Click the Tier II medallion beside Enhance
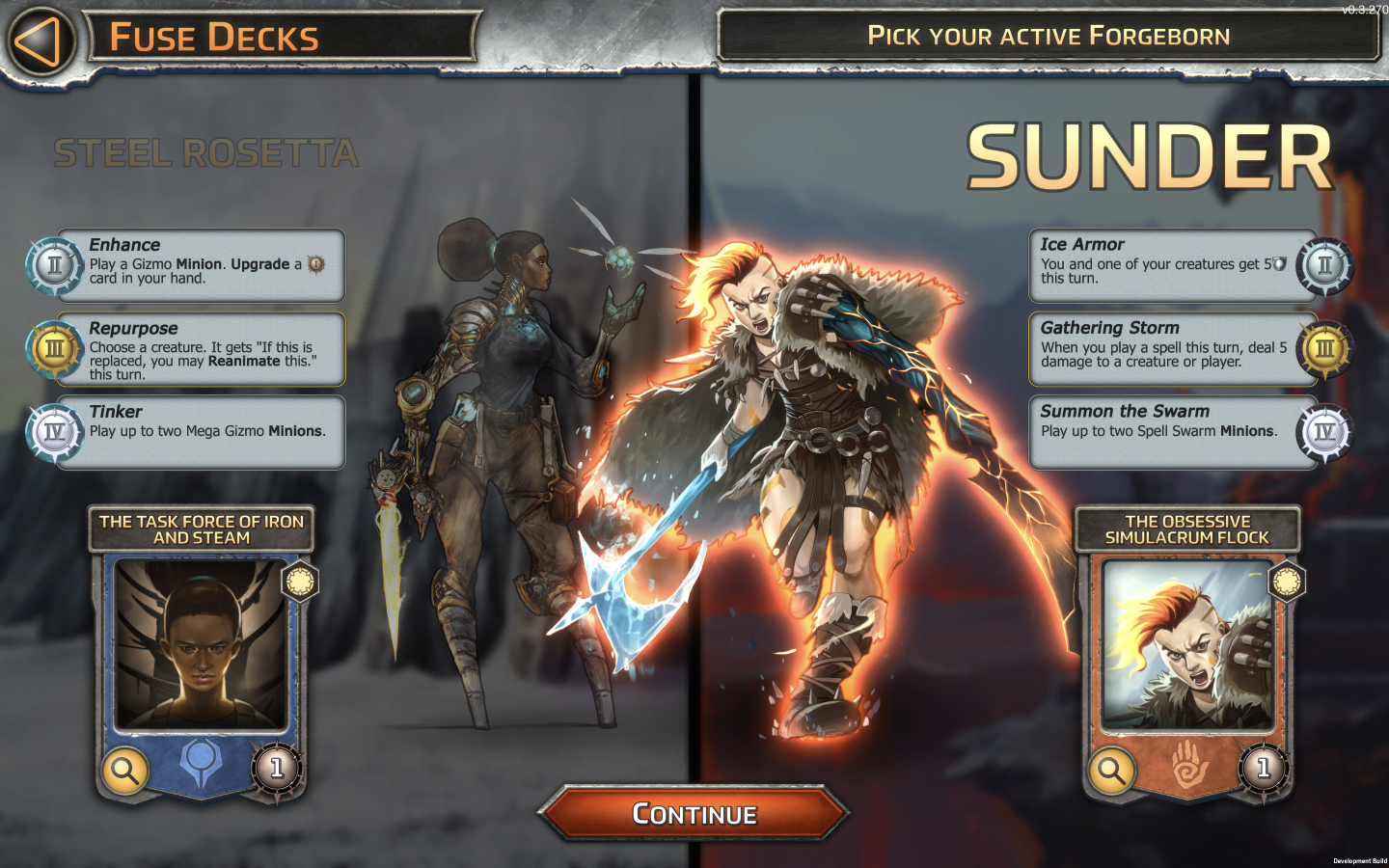Viewport: 1389px width, 868px height. tap(53, 265)
